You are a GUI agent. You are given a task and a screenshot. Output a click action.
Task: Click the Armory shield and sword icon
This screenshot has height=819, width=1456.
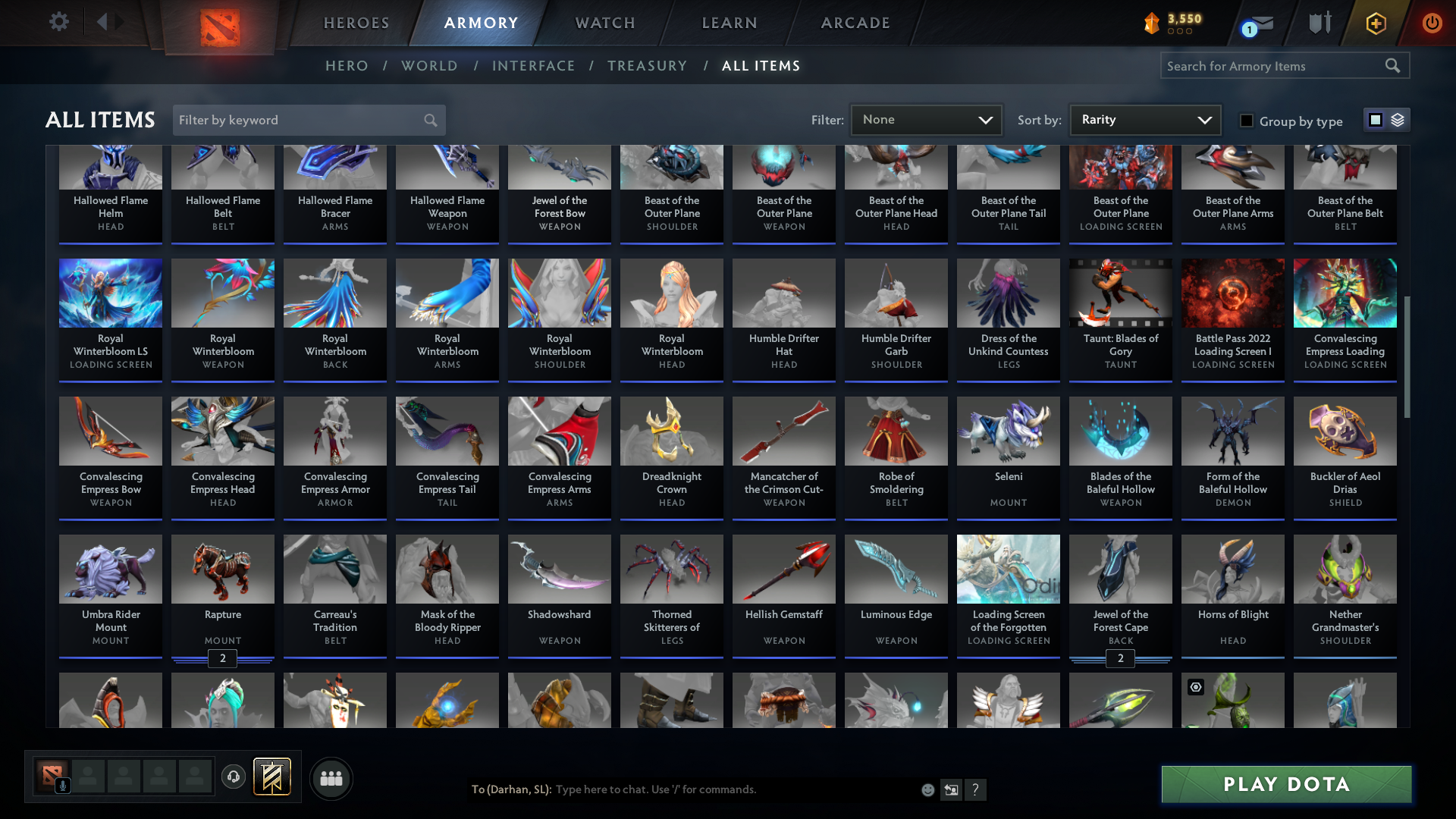(x=1319, y=23)
